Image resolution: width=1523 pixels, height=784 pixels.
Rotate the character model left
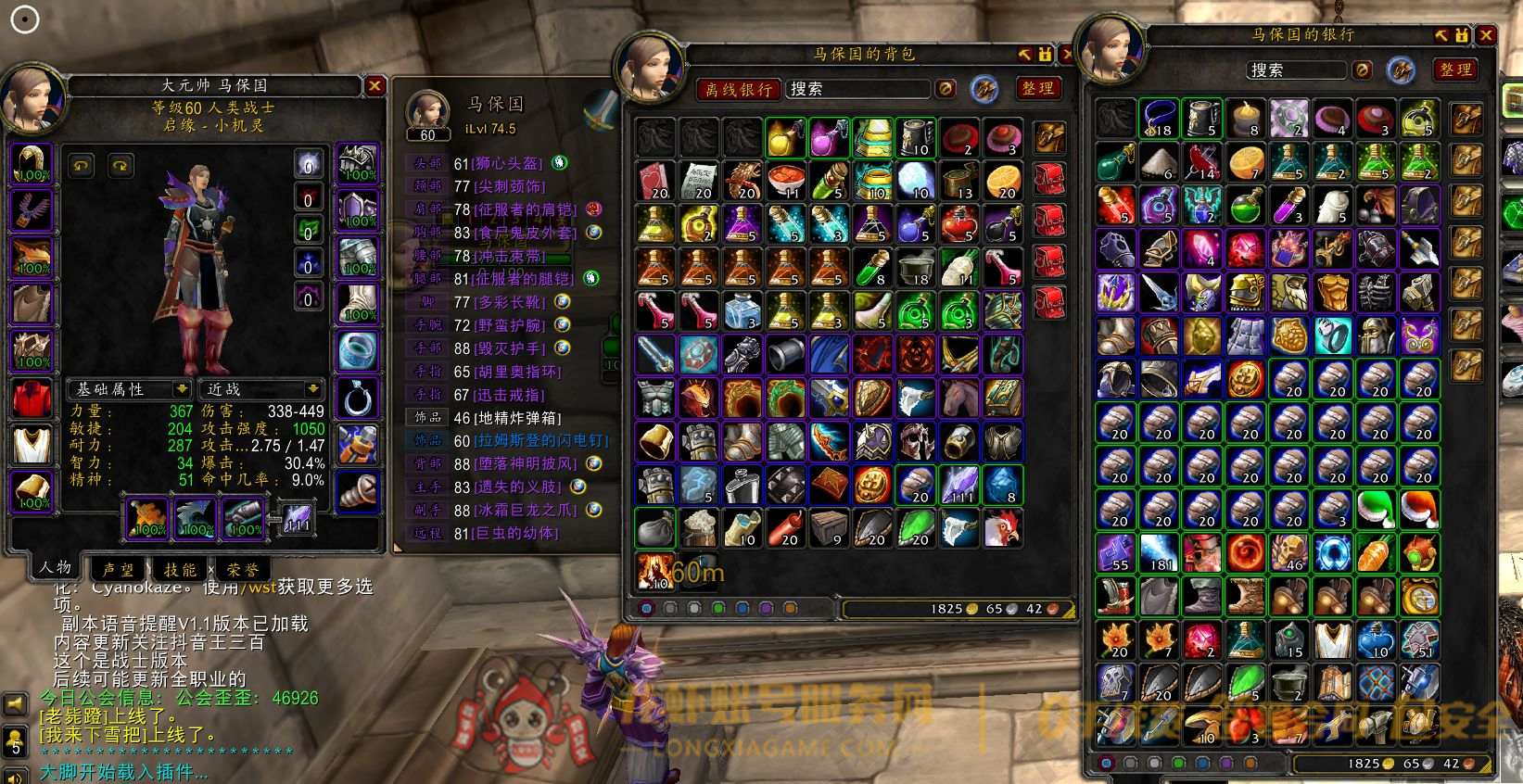(x=82, y=166)
